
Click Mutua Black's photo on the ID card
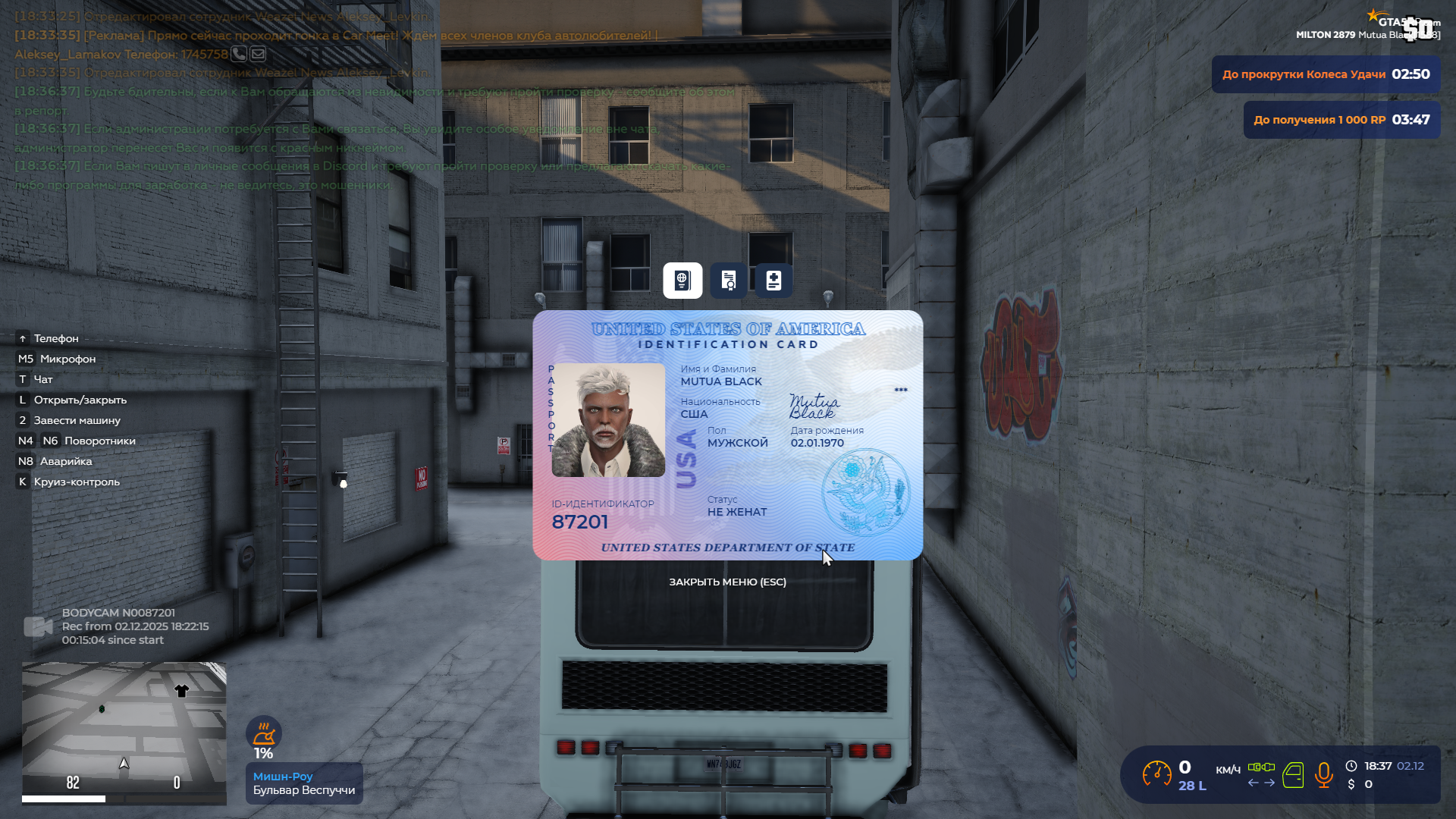[608, 419]
